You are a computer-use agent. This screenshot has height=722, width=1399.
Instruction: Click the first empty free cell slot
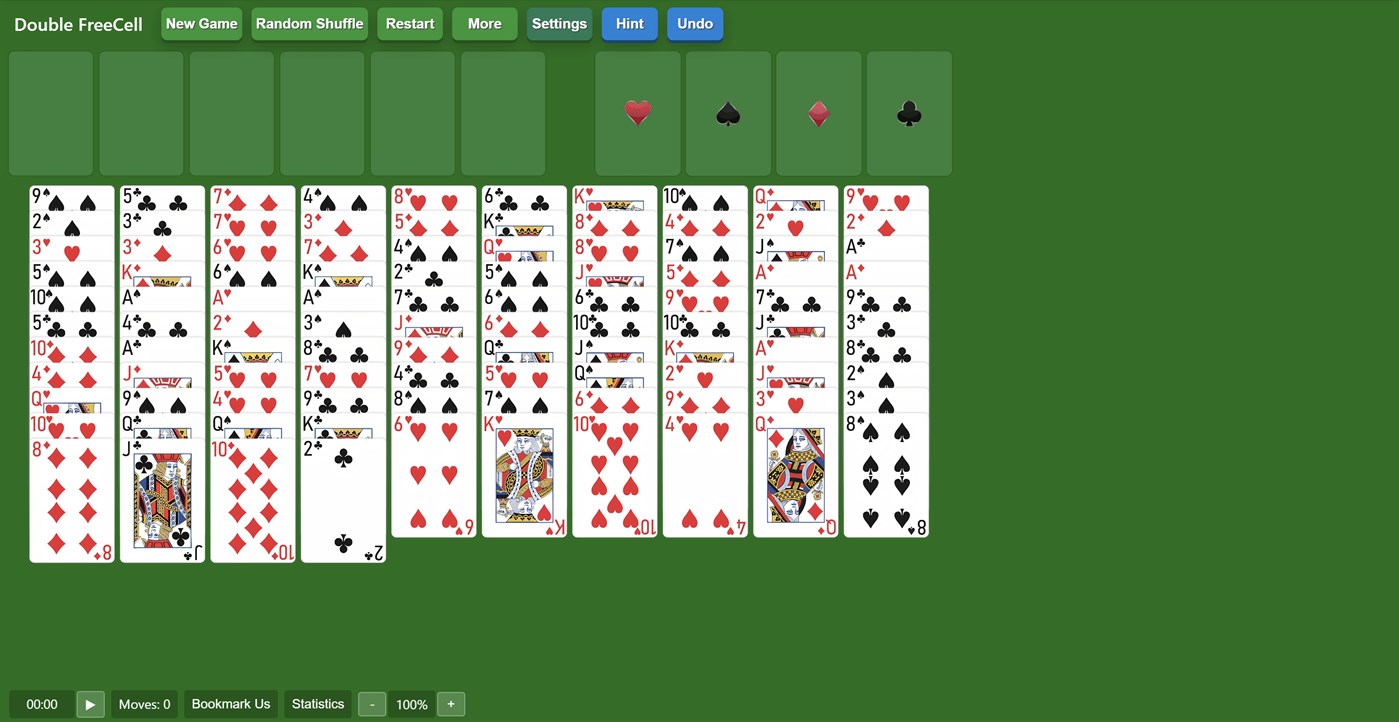[x=50, y=113]
